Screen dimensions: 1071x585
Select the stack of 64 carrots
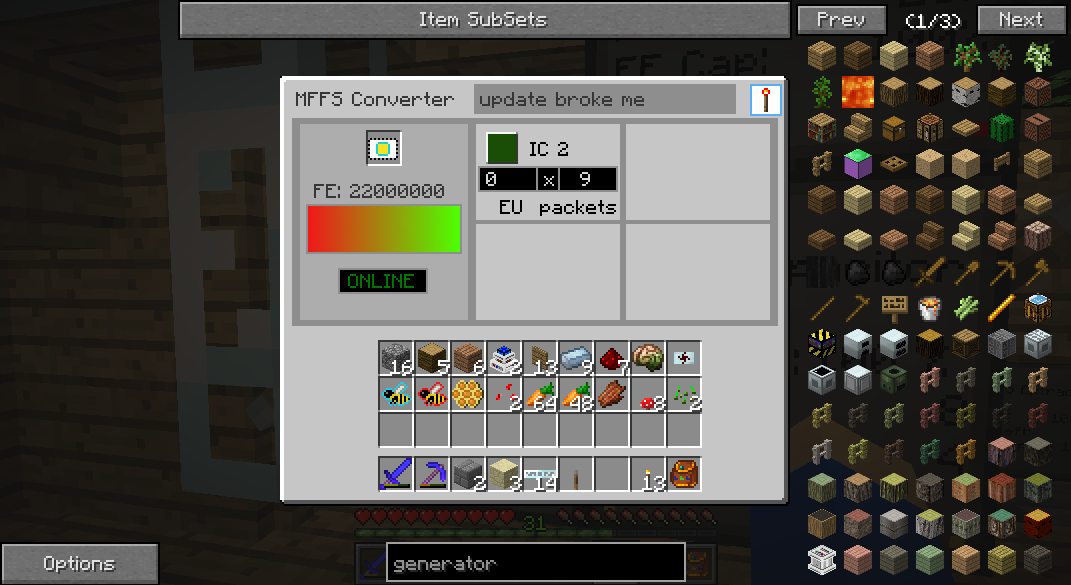(540, 394)
